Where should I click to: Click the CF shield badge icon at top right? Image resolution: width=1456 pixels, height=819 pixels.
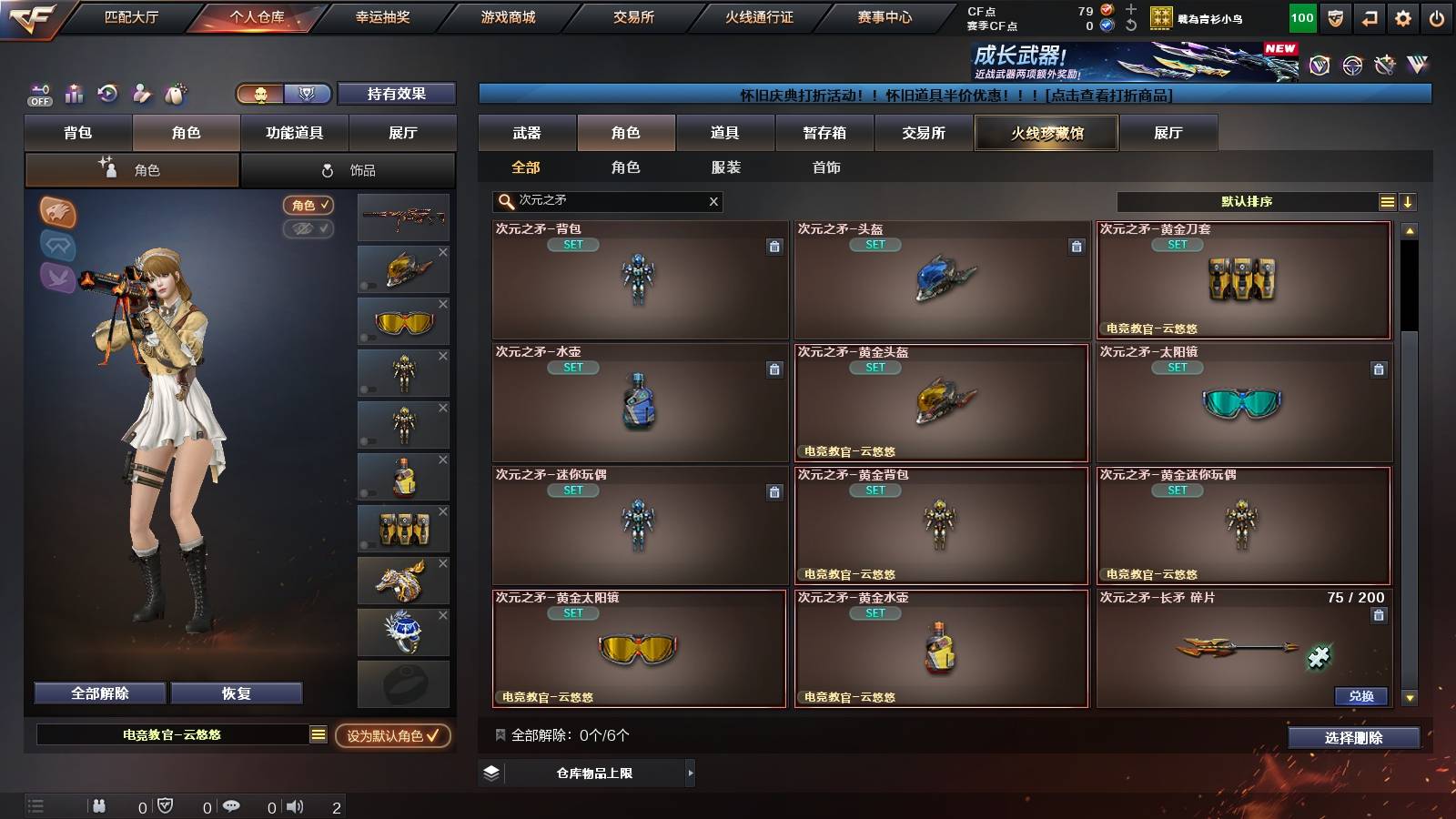(1334, 15)
